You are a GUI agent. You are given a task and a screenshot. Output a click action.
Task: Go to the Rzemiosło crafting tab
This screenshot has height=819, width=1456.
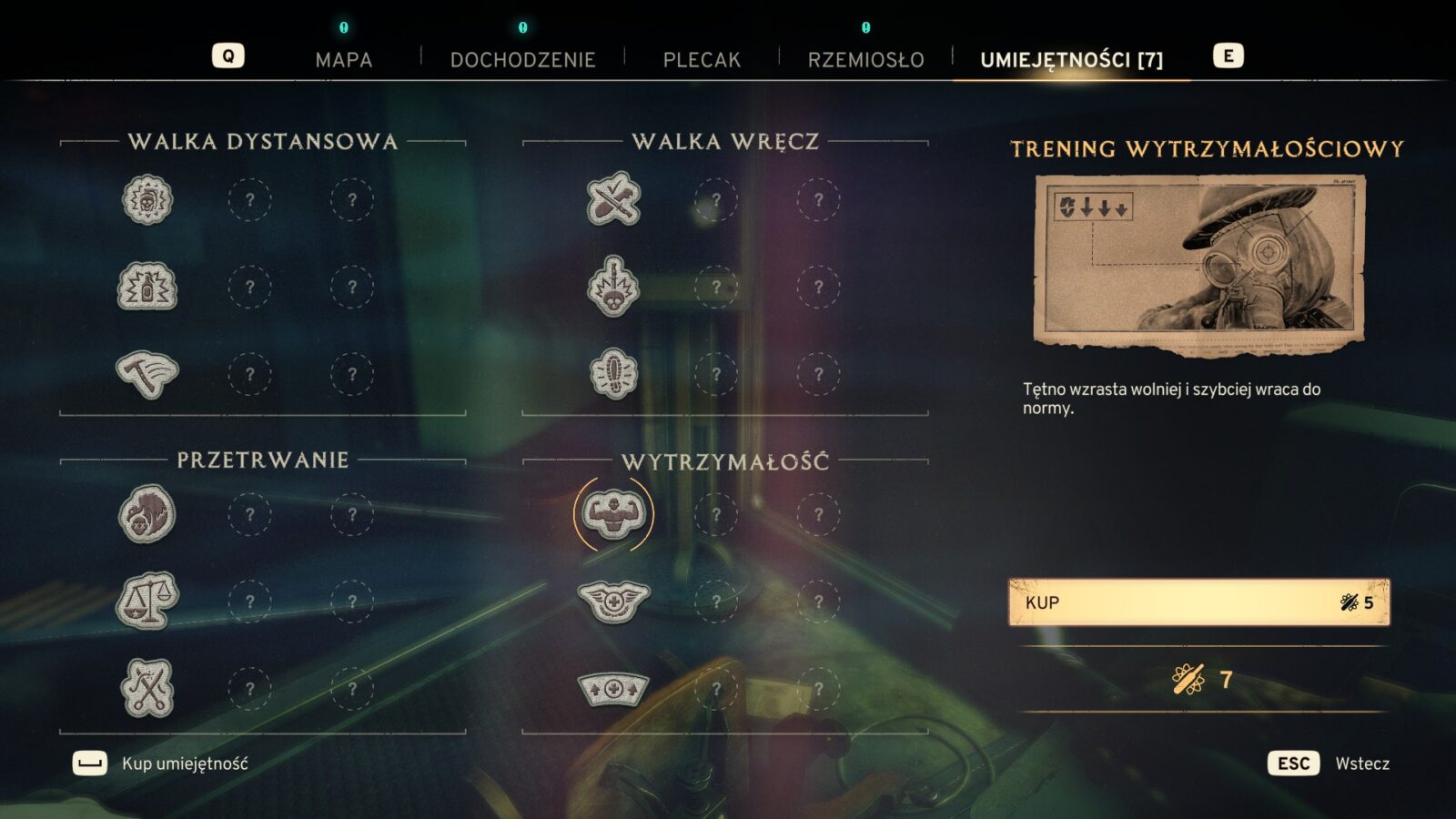tap(865, 60)
